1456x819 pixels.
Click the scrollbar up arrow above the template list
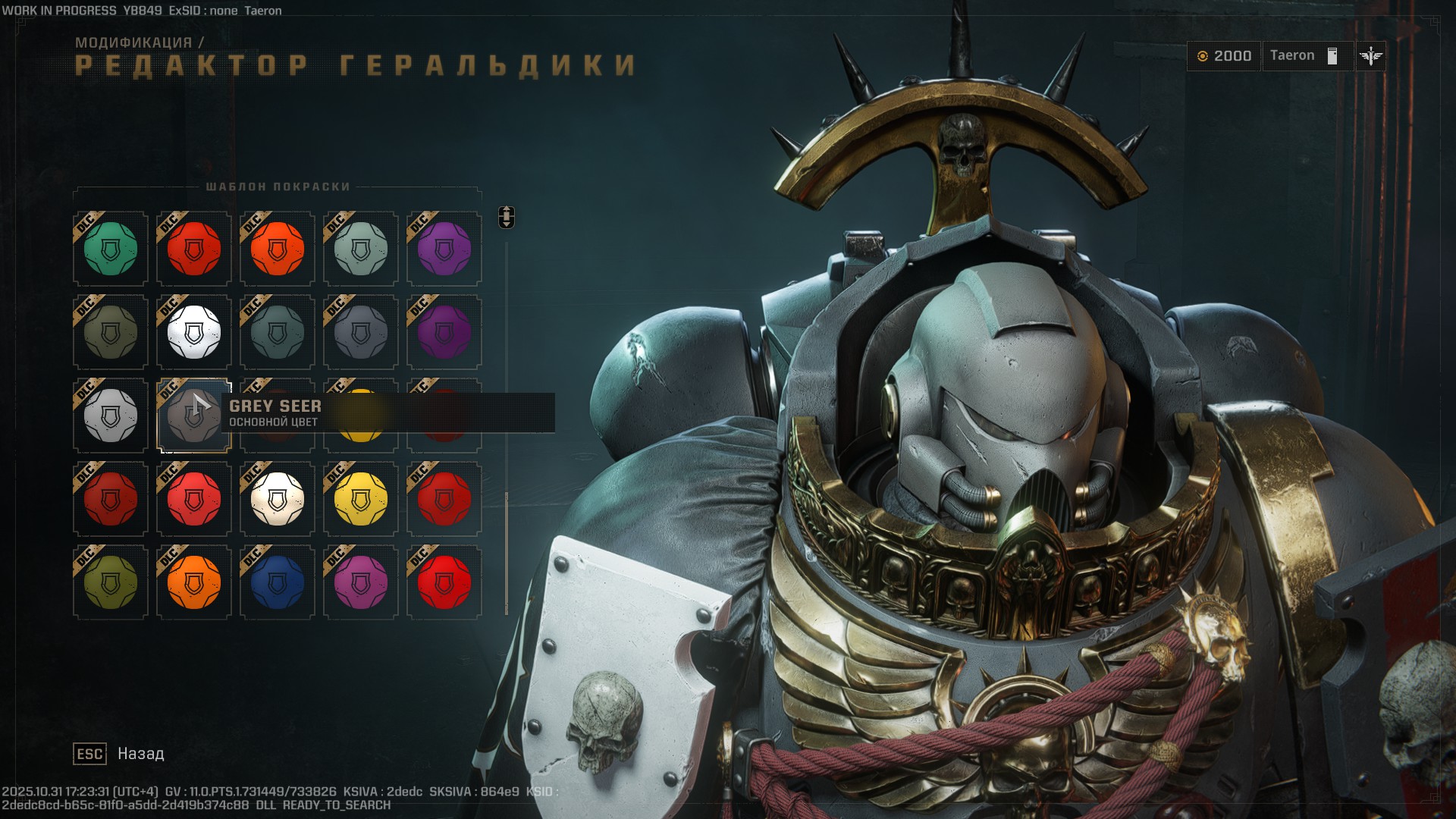pyautogui.click(x=507, y=210)
